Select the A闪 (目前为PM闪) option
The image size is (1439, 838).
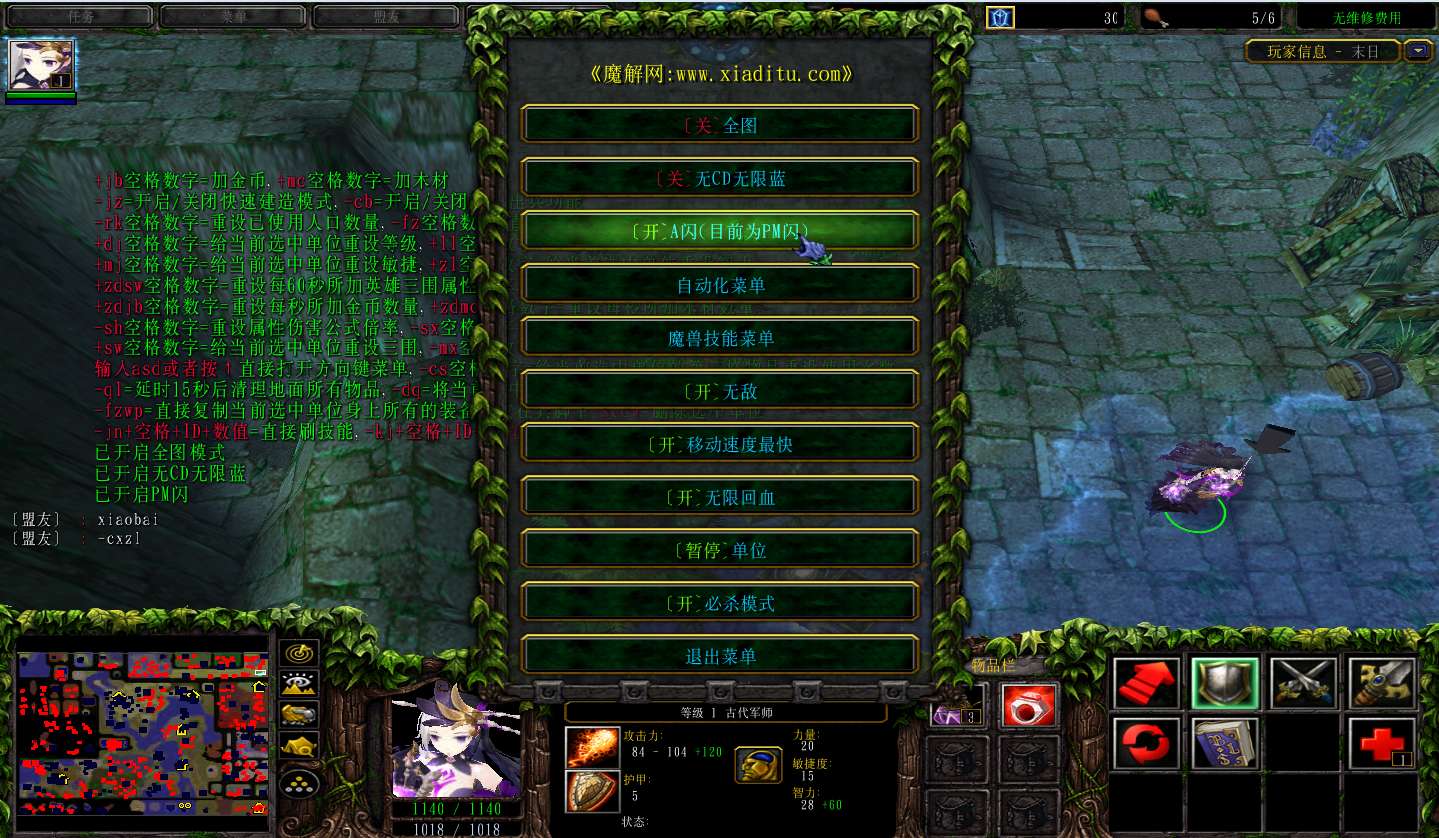pos(720,231)
